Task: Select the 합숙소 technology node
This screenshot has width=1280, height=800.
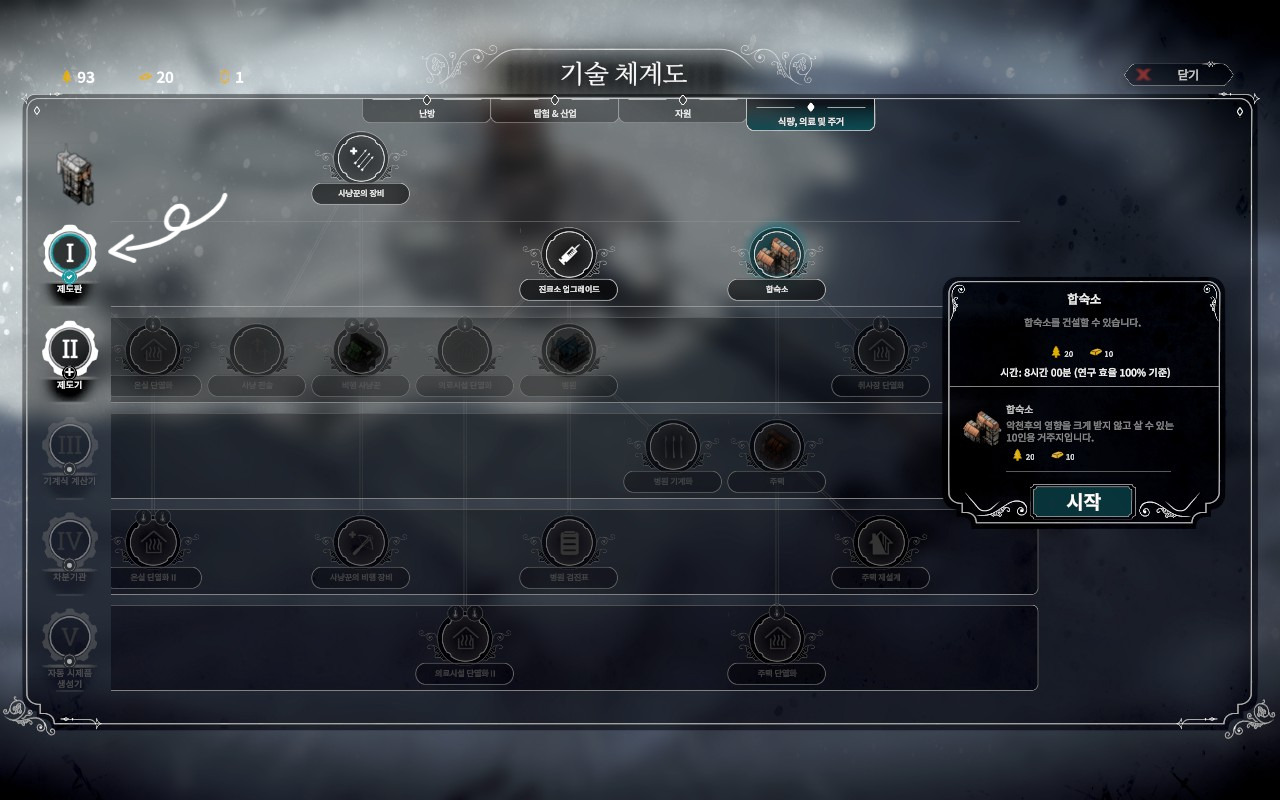Action: (x=776, y=255)
